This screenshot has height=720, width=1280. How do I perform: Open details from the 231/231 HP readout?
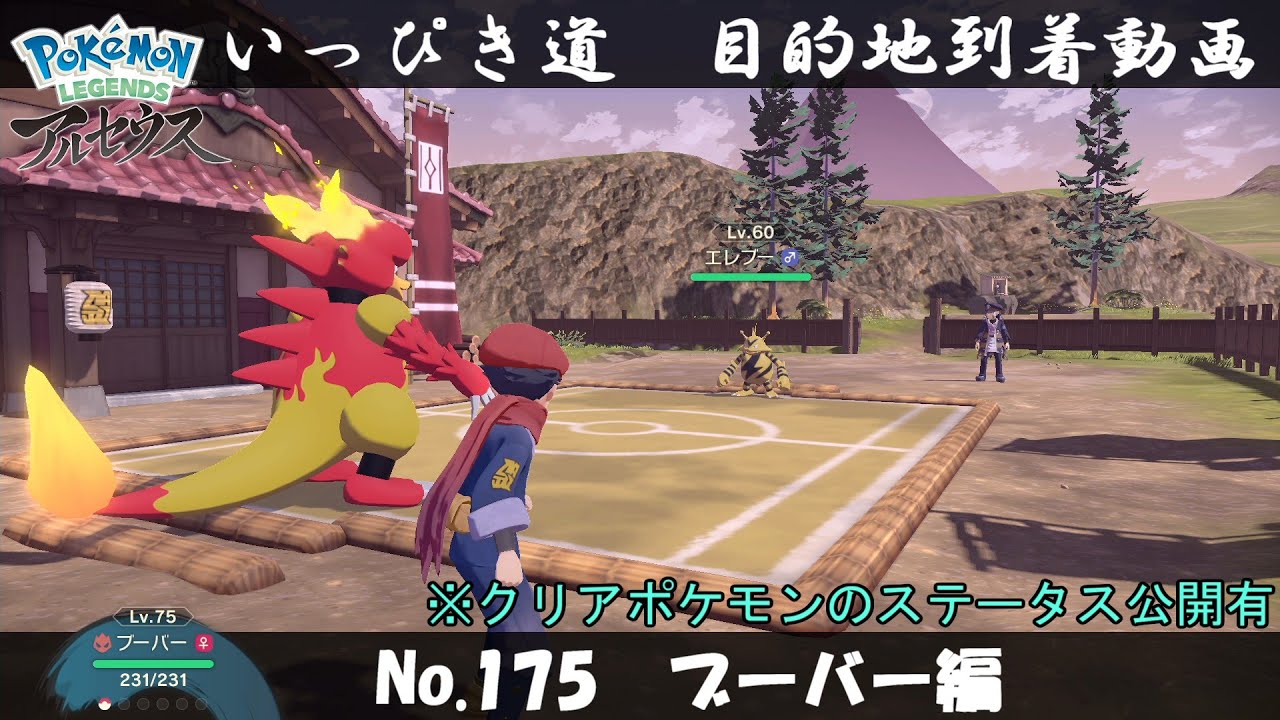(x=152, y=680)
